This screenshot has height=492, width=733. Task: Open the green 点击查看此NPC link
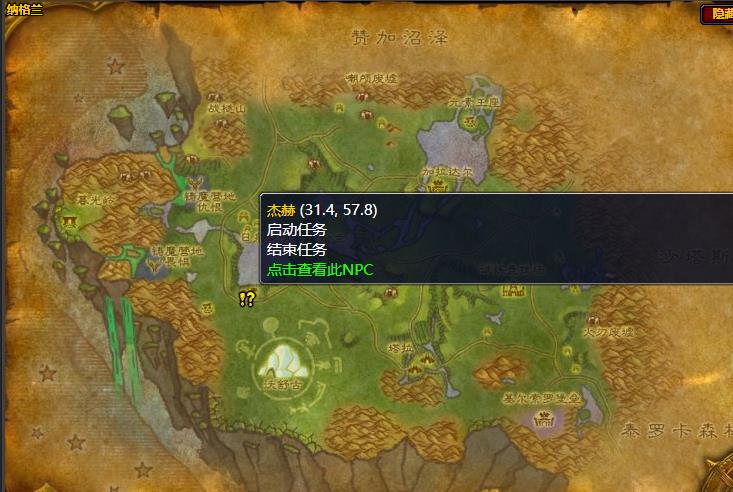[319, 269]
